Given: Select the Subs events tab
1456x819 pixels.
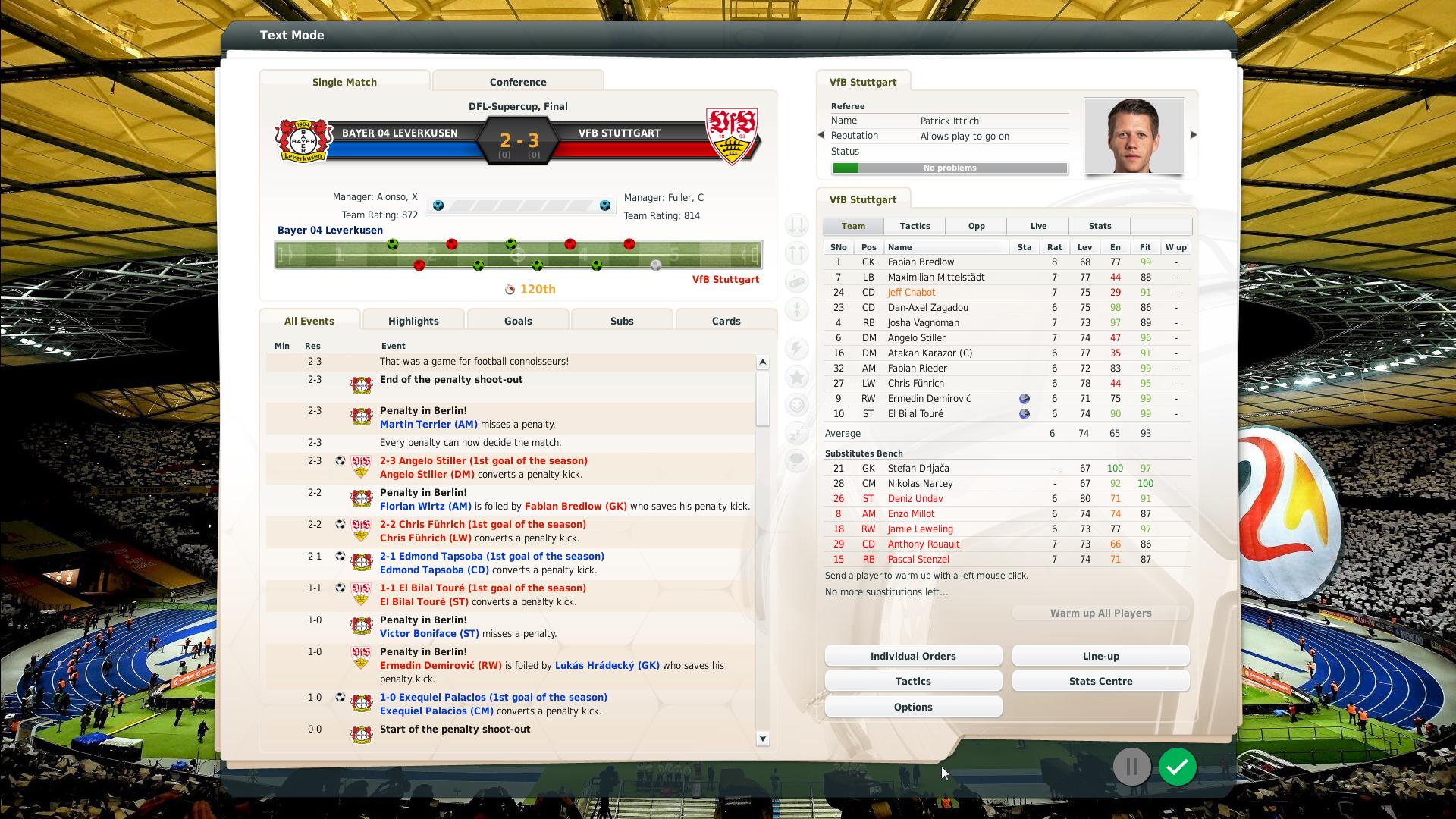Looking at the screenshot, I should tap(622, 321).
